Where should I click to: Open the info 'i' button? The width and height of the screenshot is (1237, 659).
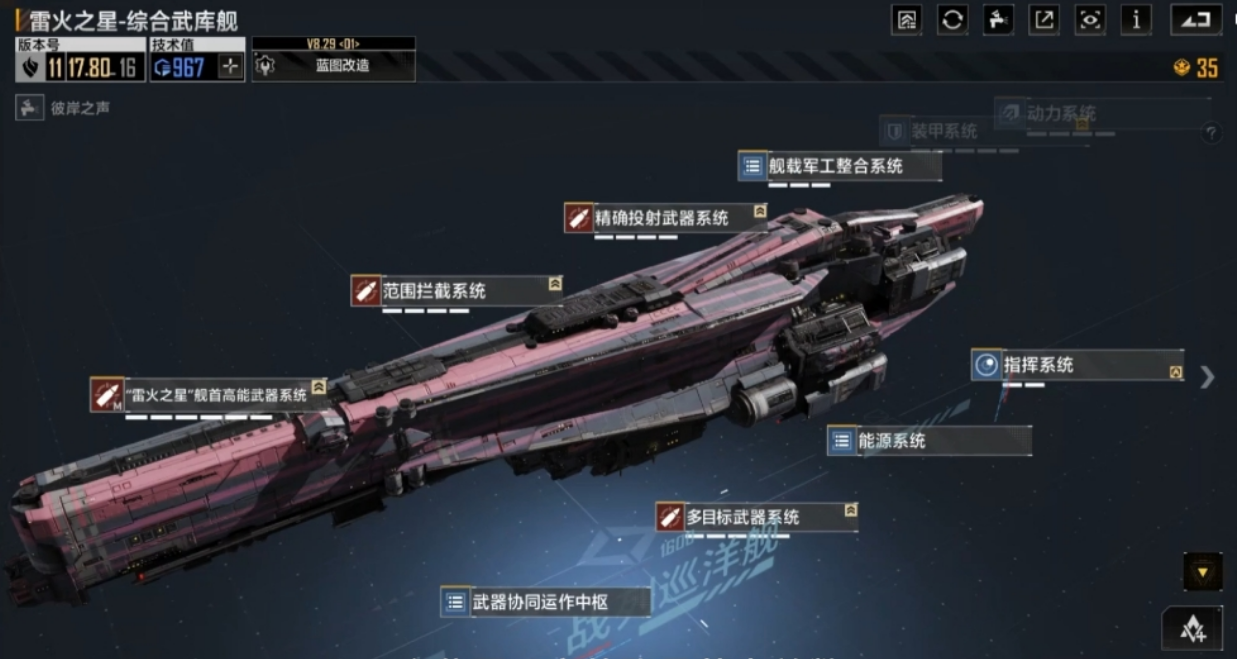click(x=1136, y=20)
